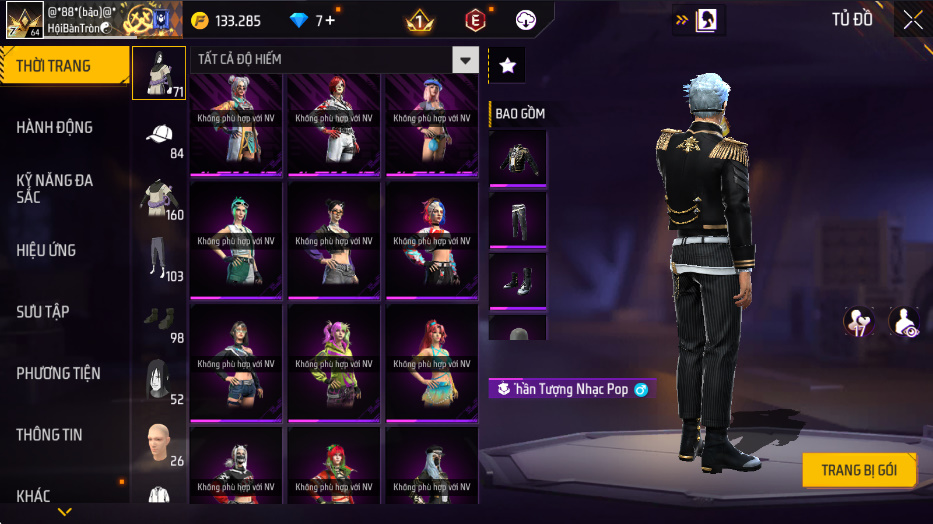
Task: Choose the white cap headwear category
Action: click(159, 136)
